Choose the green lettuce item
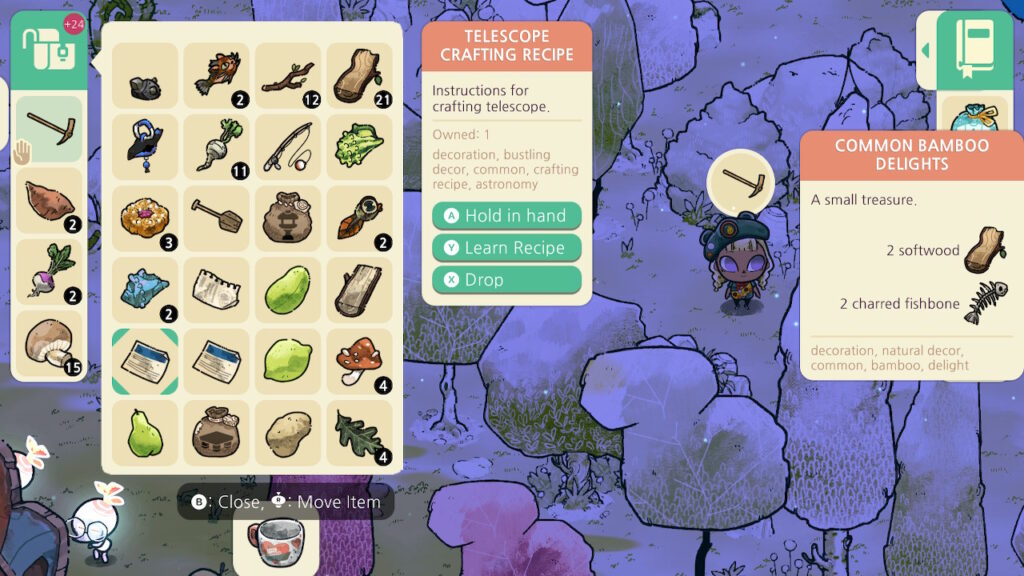The image size is (1024, 576). 360,148
